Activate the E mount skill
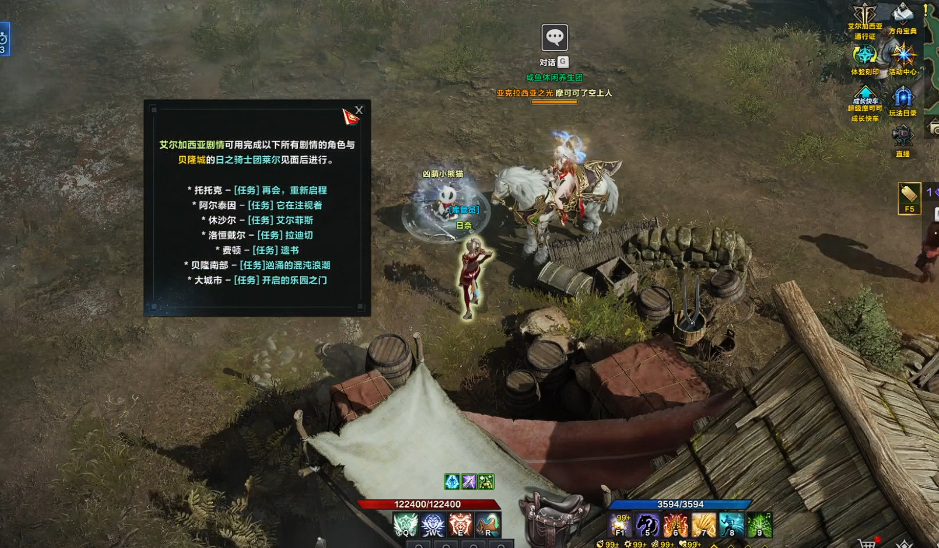The width and height of the screenshot is (939, 548). click(x=461, y=525)
